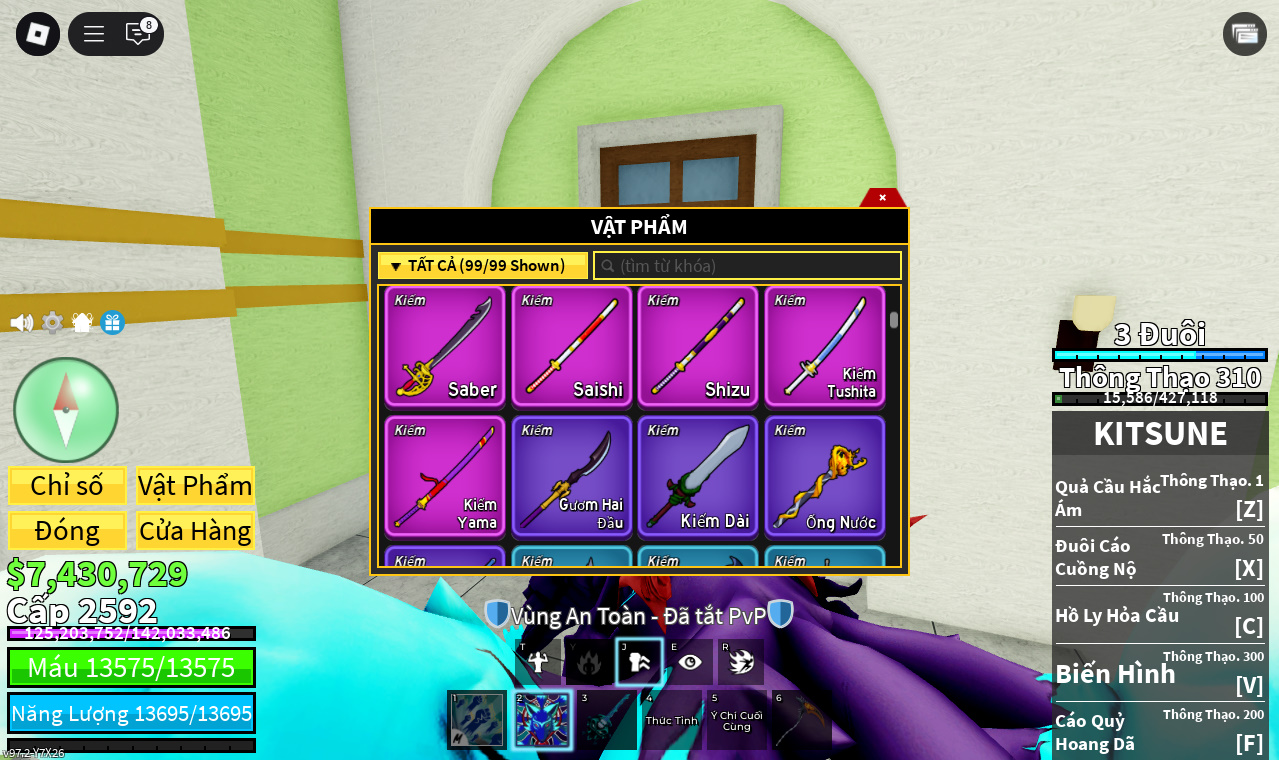The image size is (1279, 760).
Task: Select the Thức Tỉnh hotbar slot
Action: click(671, 720)
